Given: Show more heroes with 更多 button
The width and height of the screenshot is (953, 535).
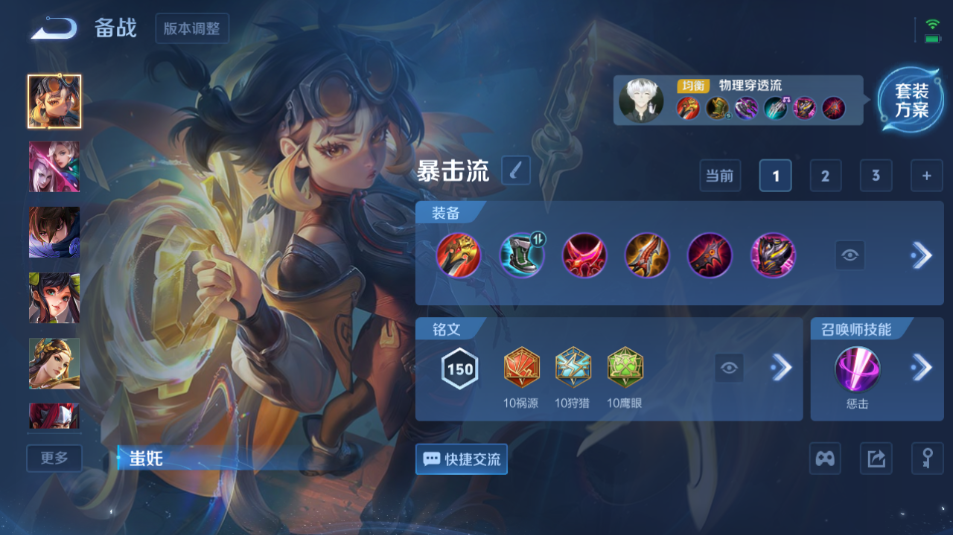Looking at the screenshot, I should 54,458.
